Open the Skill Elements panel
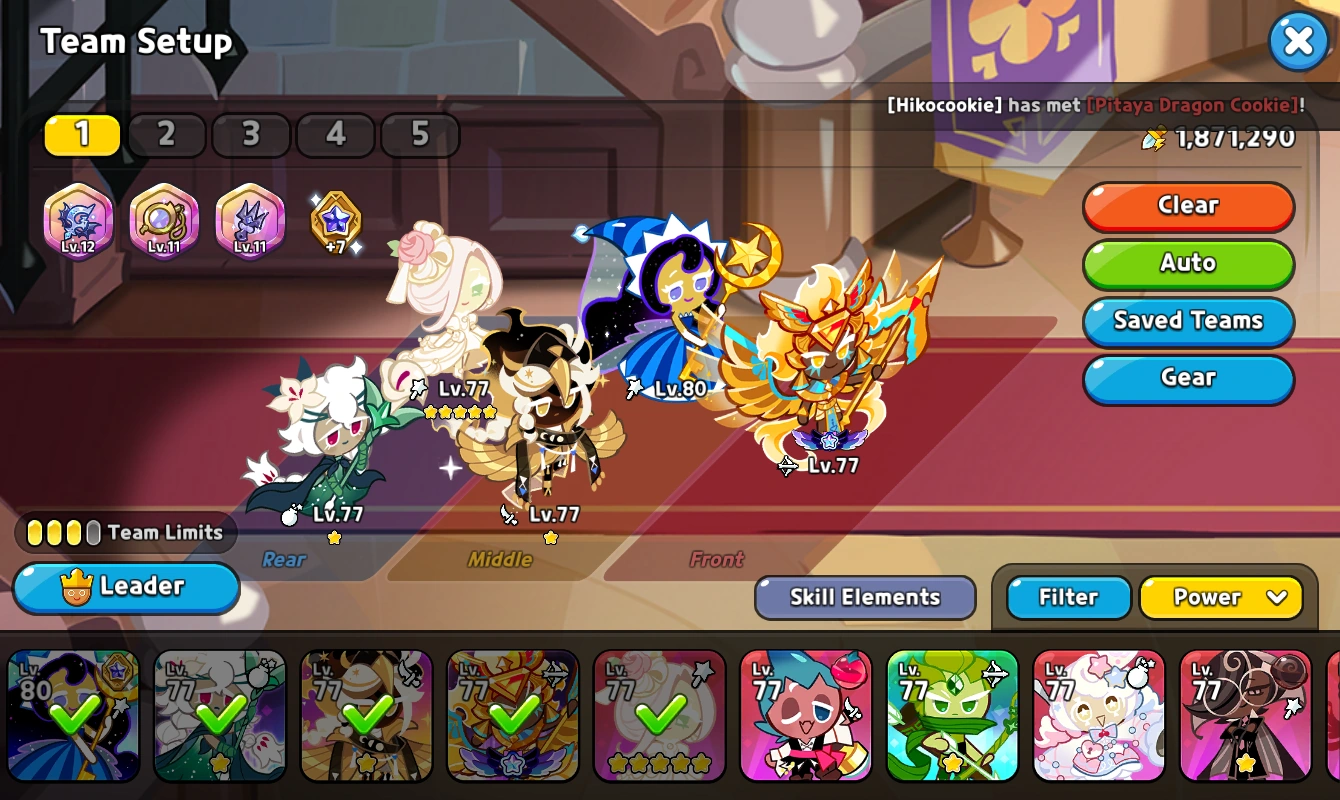The height and width of the screenshot is (800, 1340). click(x=864, y=597)
